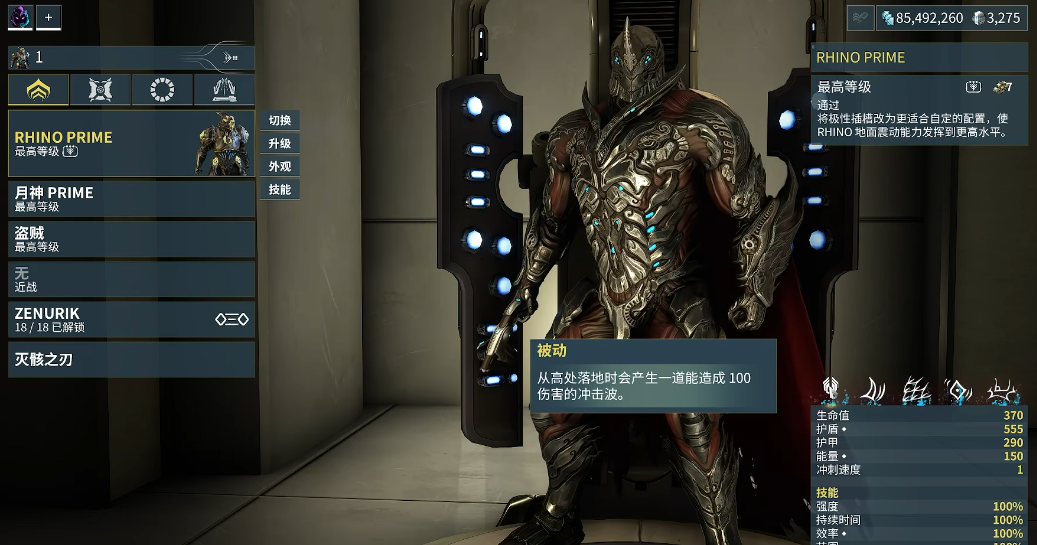Choose the 切换 (Switch) button
1037x545 pixels.
click(x=280, y=121)
